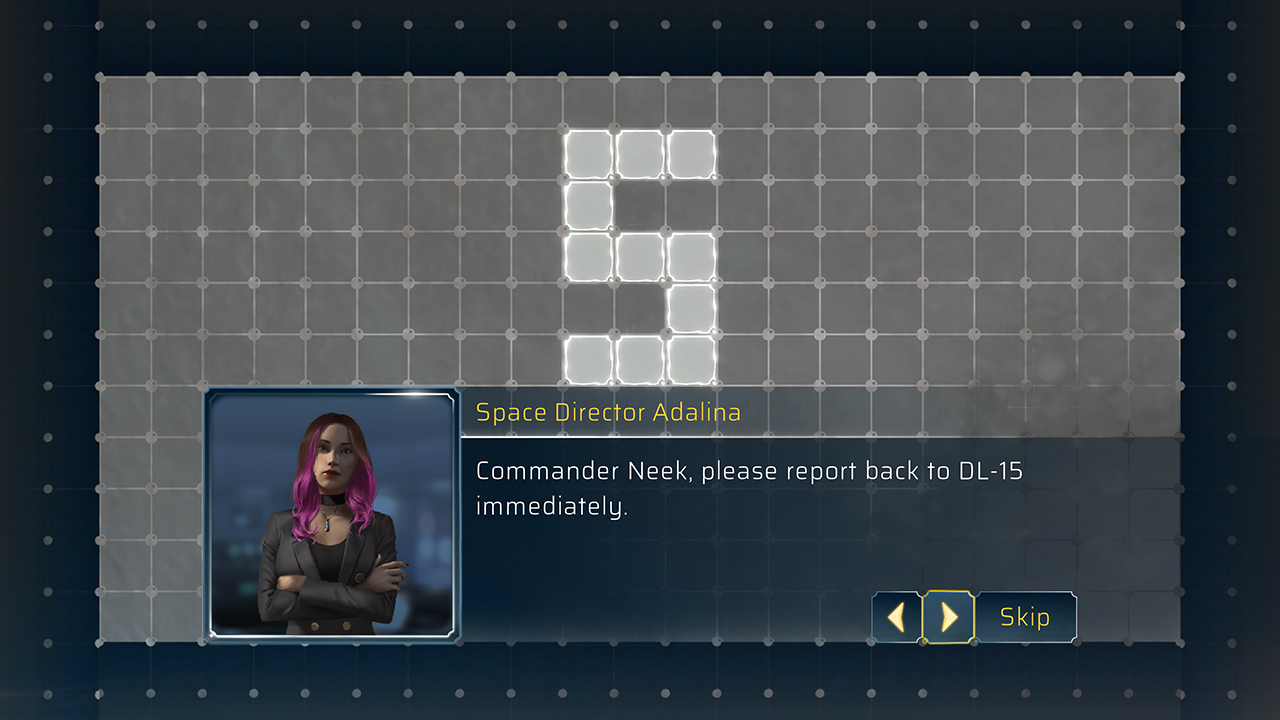Click the lone right-side glowing tile
This screenshot has height=720, width=1280.
click(x=690, y=305)
